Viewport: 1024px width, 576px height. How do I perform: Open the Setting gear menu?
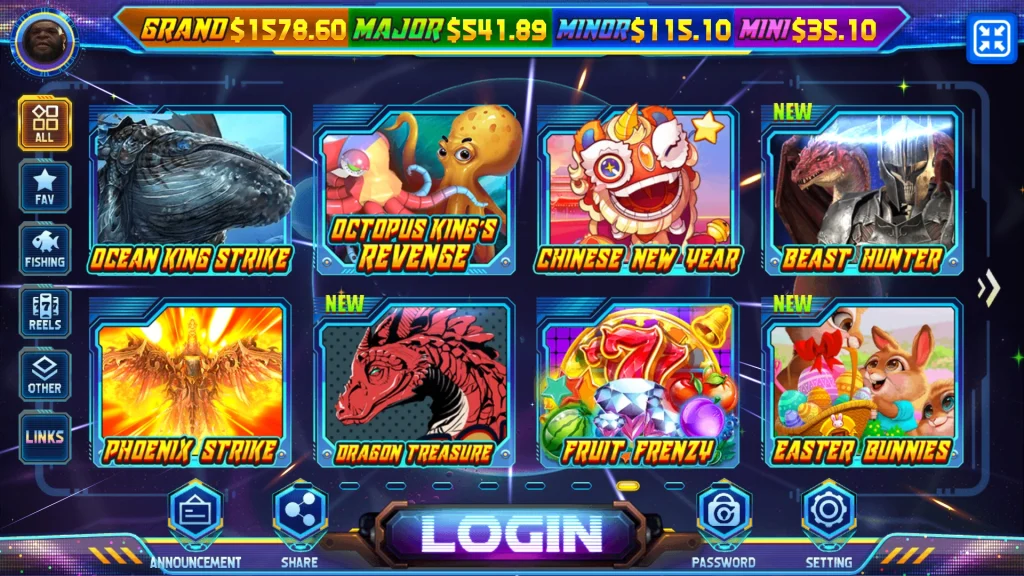pos(829,514)
